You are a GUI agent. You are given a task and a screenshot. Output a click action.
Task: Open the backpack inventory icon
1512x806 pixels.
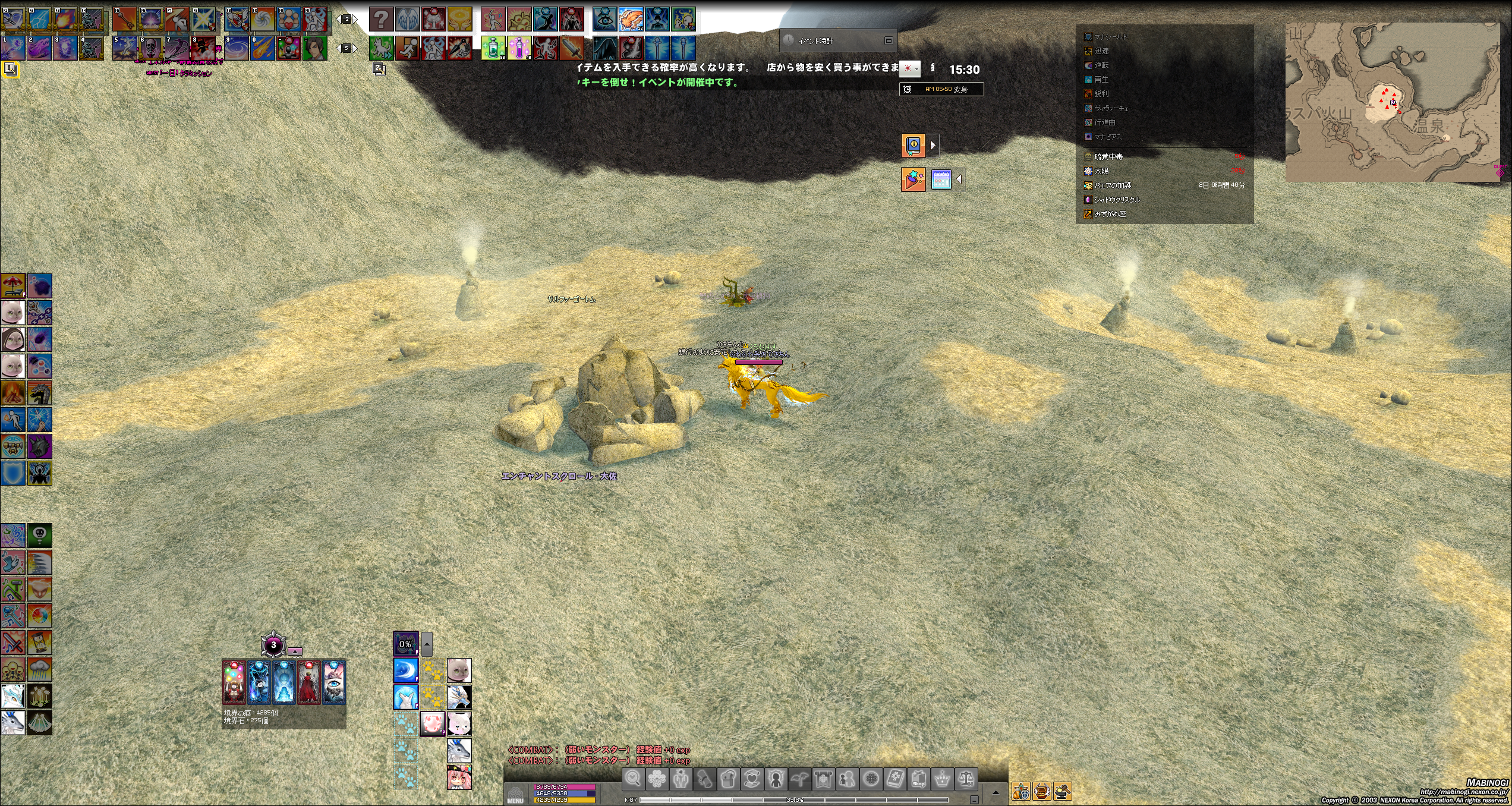tap(729, 779)
